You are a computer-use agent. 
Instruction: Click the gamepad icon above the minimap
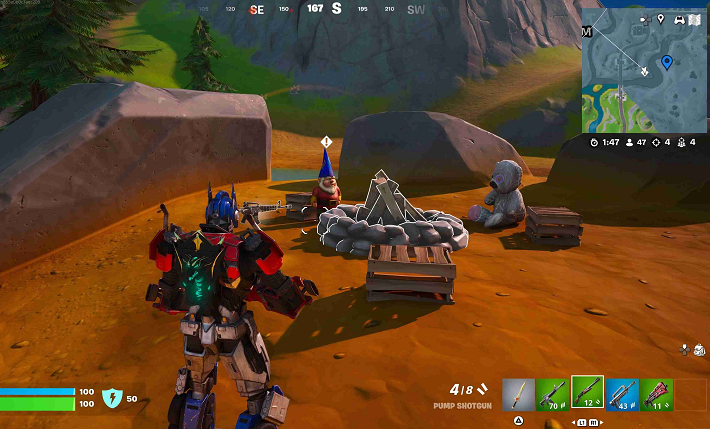pyautogui.click(x=679, y=19)
